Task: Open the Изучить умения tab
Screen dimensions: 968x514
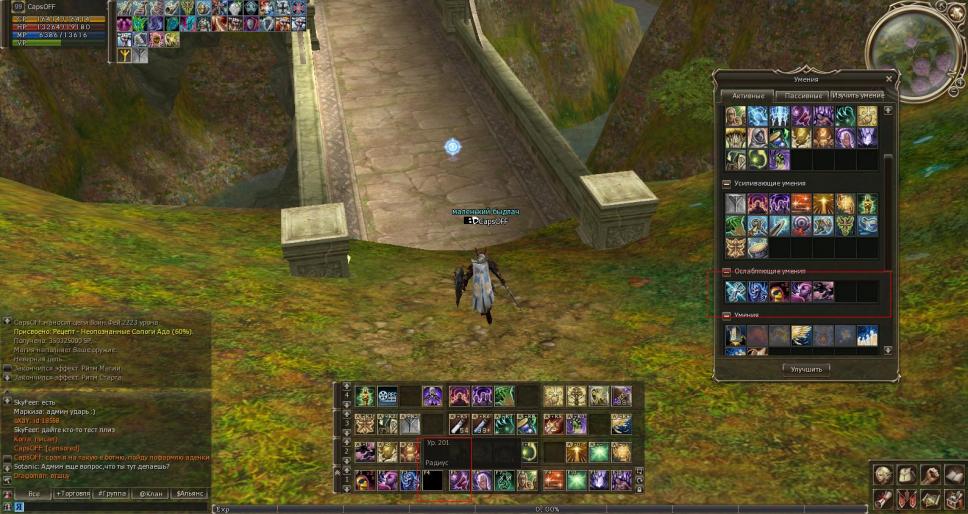Action: pyautogui.click(x=857, y=95)
